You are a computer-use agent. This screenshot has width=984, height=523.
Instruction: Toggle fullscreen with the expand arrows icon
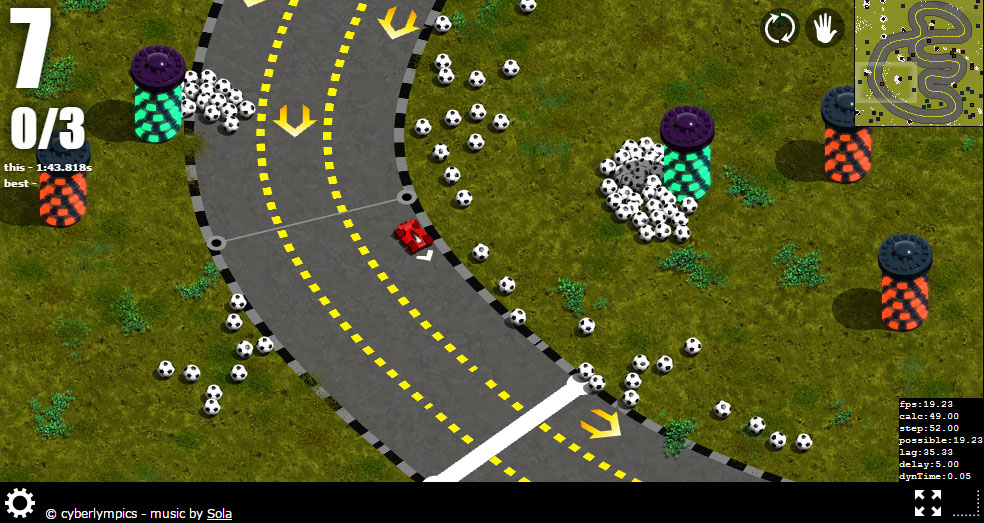pos(927,503)
